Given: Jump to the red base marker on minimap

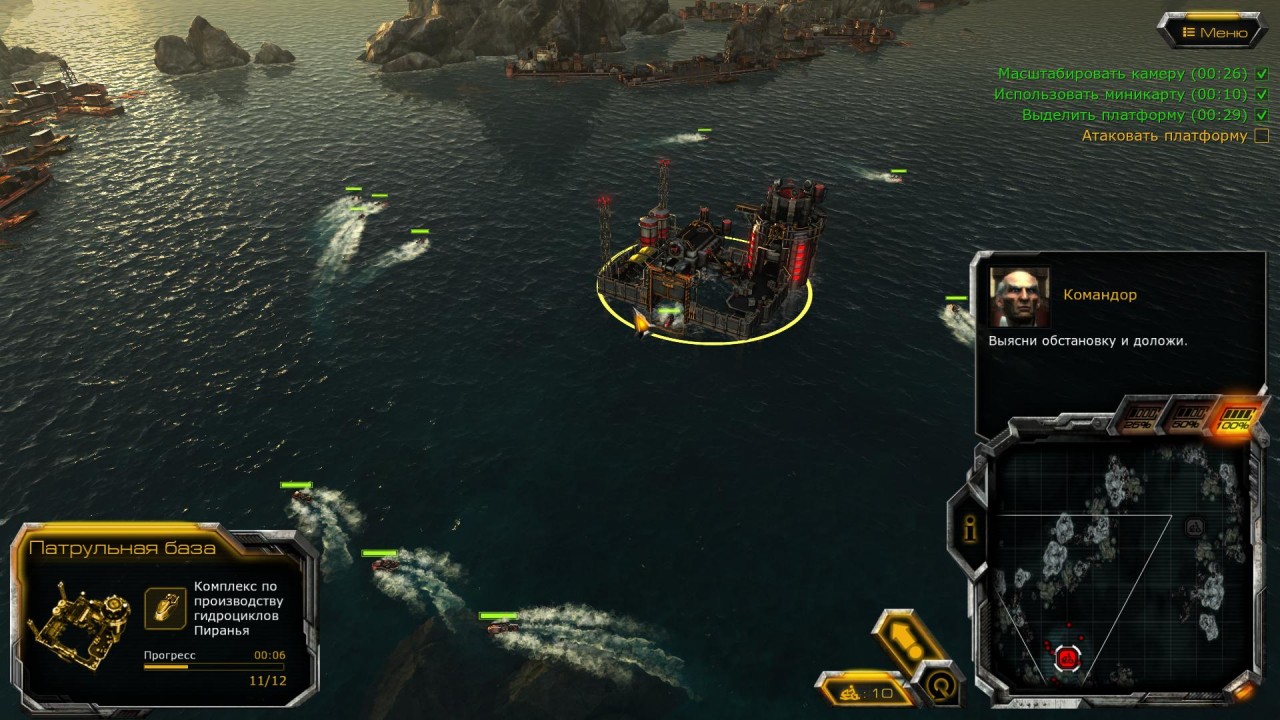Looking at the screenshot, I should pyautogui.click(x=1067, y=658).
